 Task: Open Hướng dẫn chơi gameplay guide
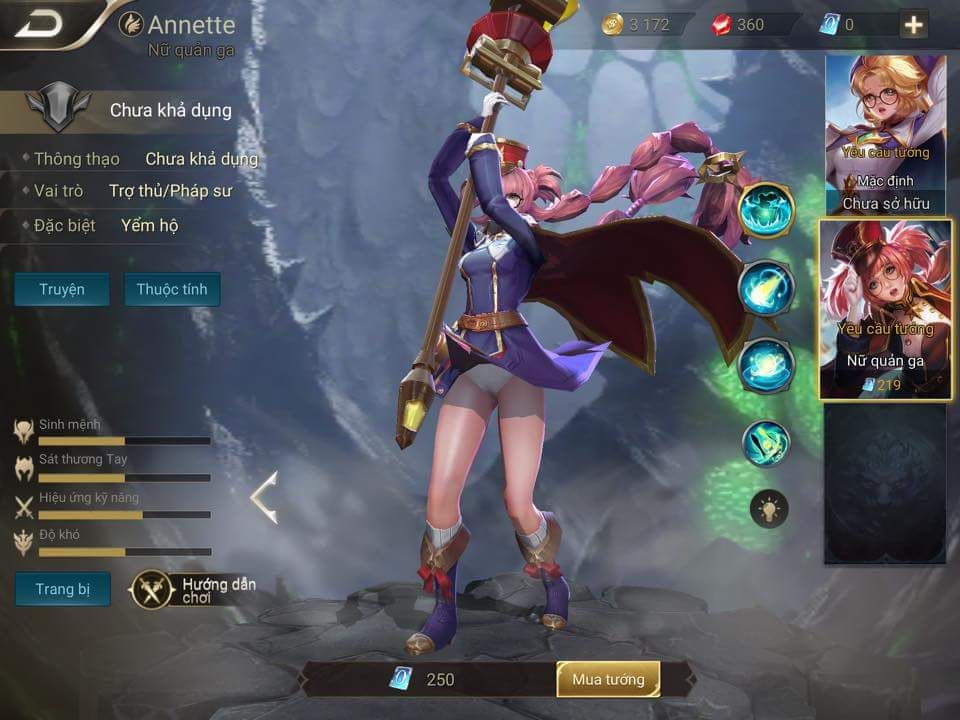click(x=194, y=590)
